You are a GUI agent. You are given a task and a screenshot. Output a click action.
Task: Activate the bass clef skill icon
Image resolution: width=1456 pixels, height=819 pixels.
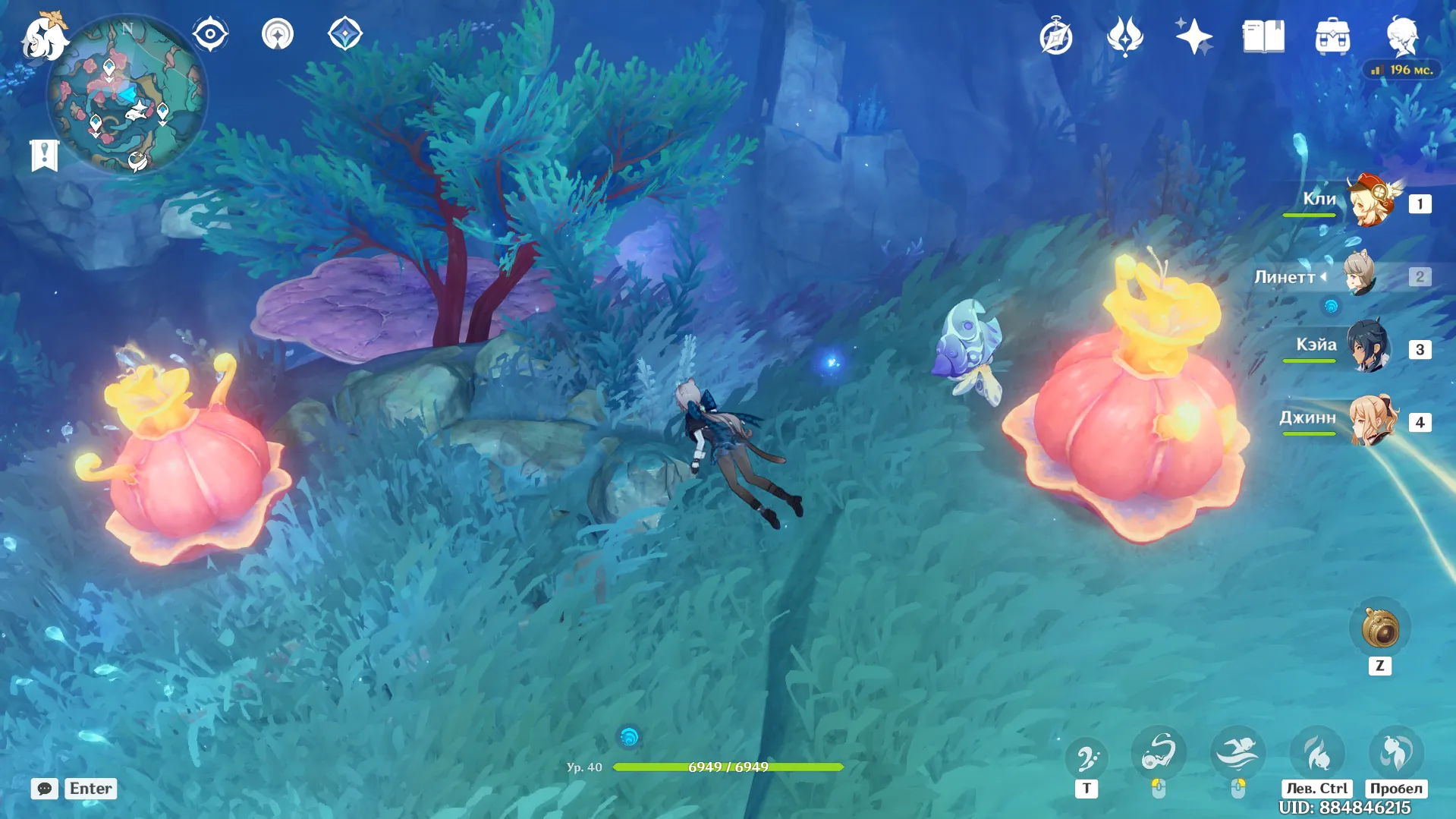[1086, 758]
